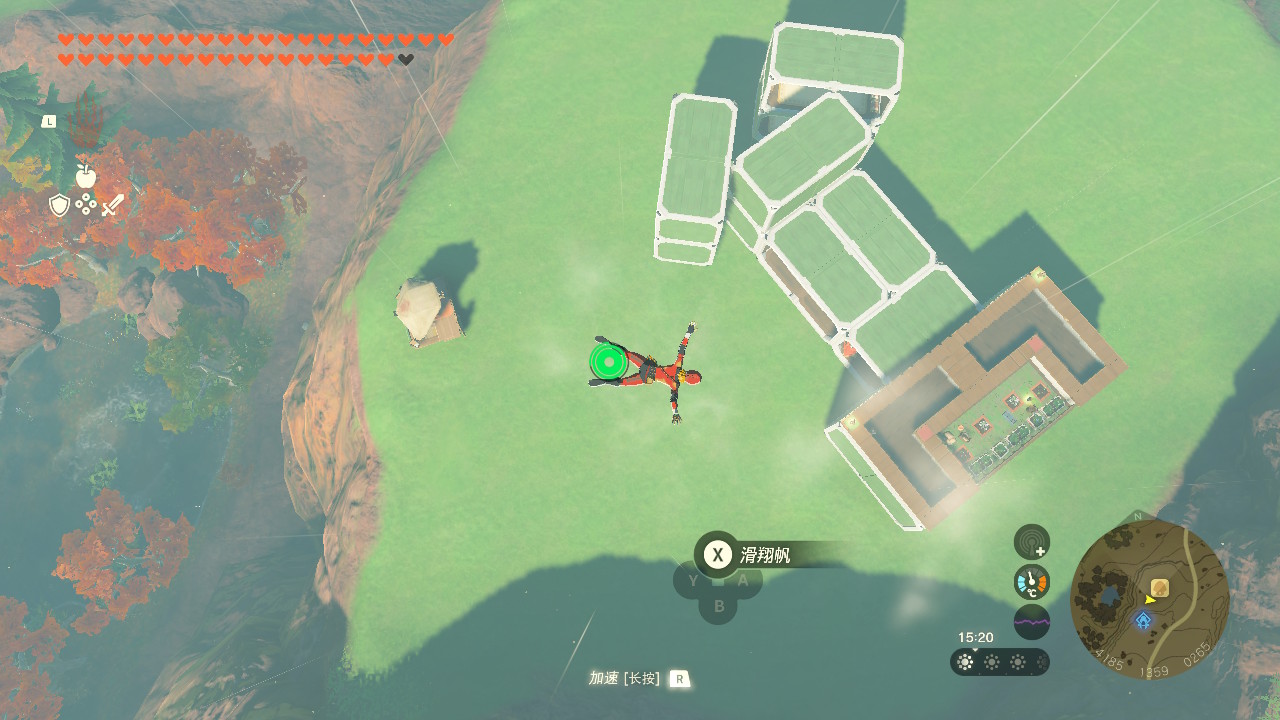Click the tan square marker on minimap

click(1160, 587)
